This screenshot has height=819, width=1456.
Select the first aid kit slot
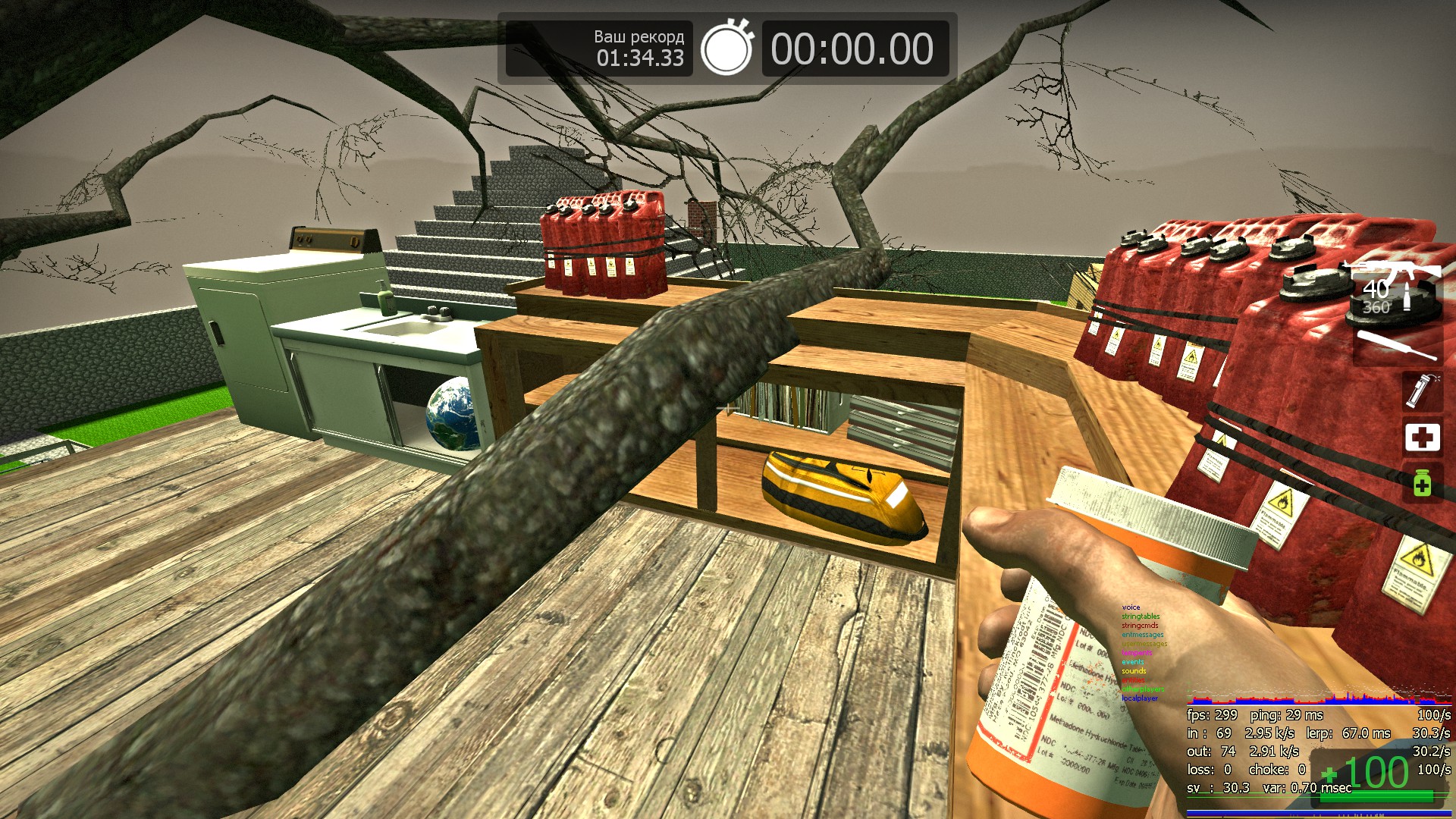click(1422, 438)
